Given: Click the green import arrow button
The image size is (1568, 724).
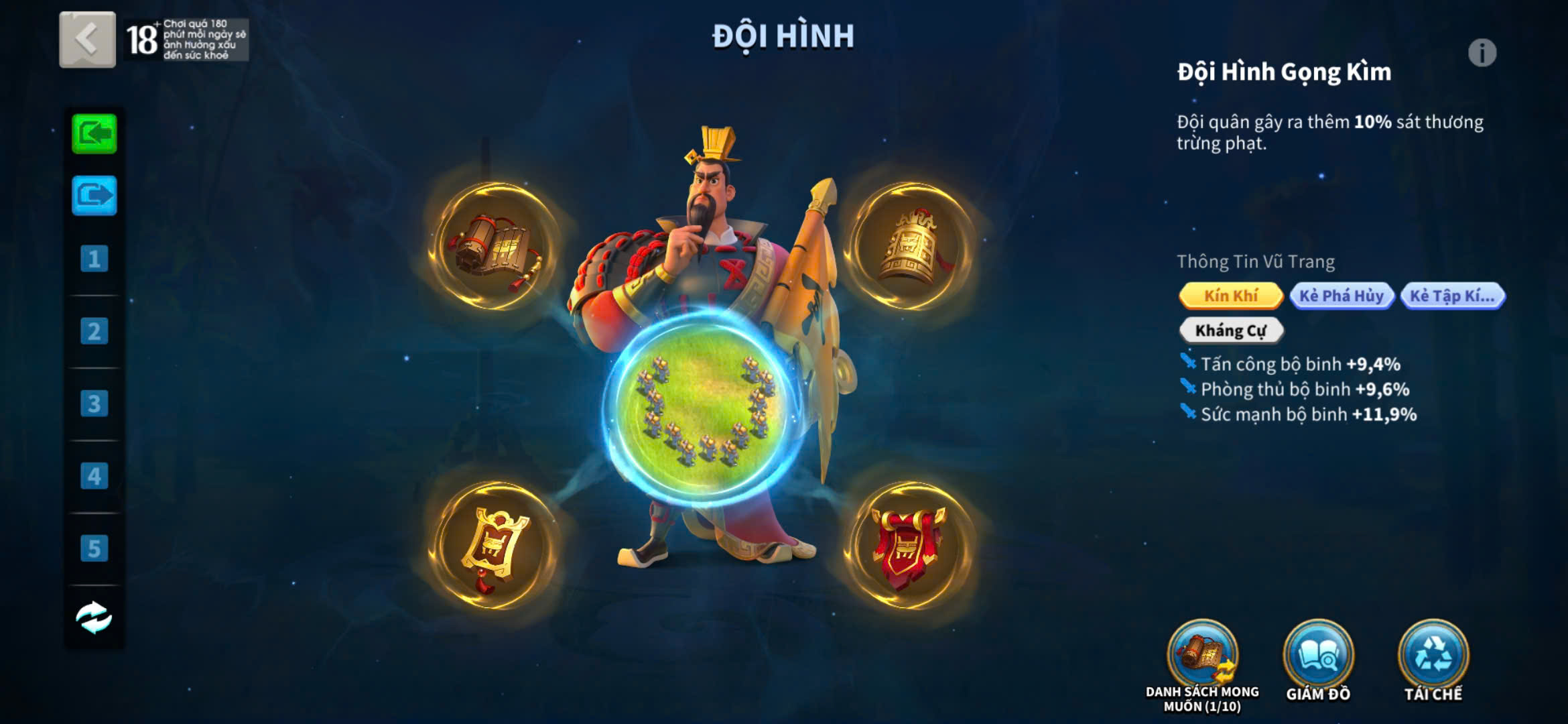Looking at the screenshot, I should tap(94, 134).
